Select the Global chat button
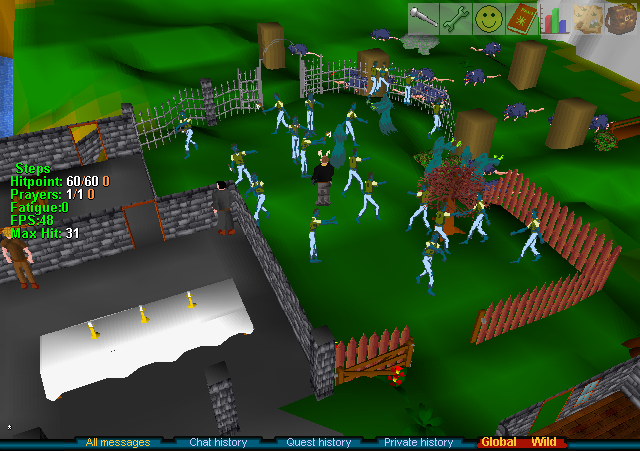 pos(498,442)
